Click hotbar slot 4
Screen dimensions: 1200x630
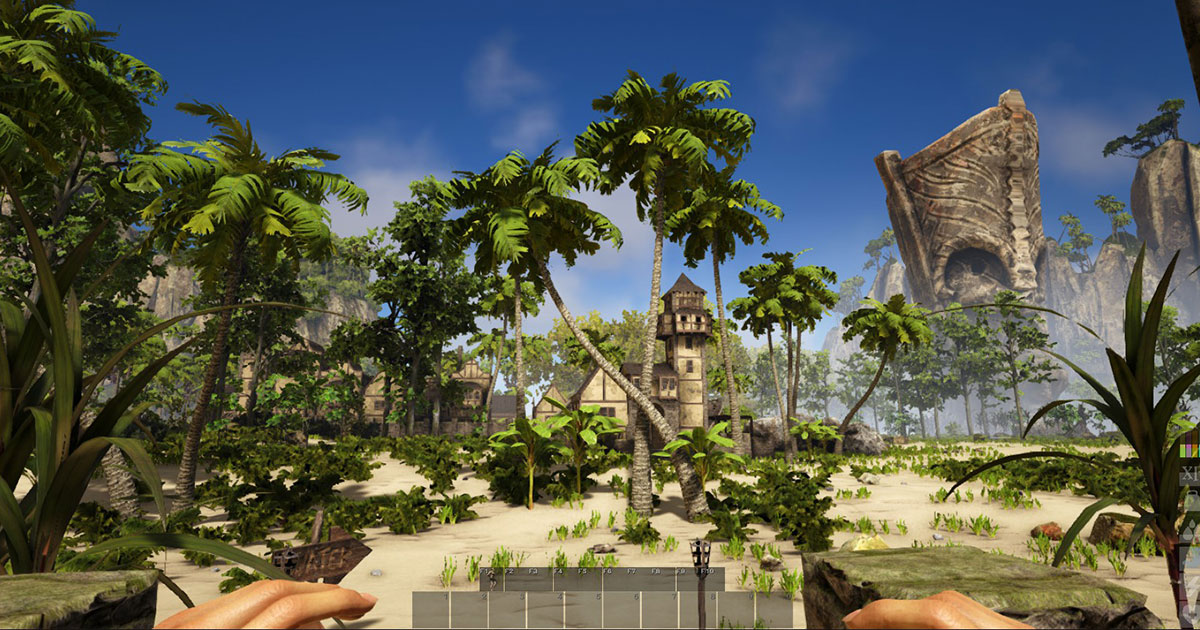pos(546,609)
